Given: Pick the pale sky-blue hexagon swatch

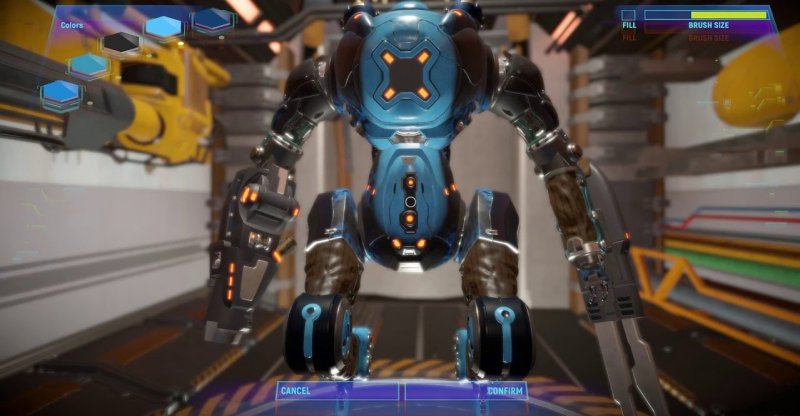Looking at the screenshot, I should click(165, 27).
